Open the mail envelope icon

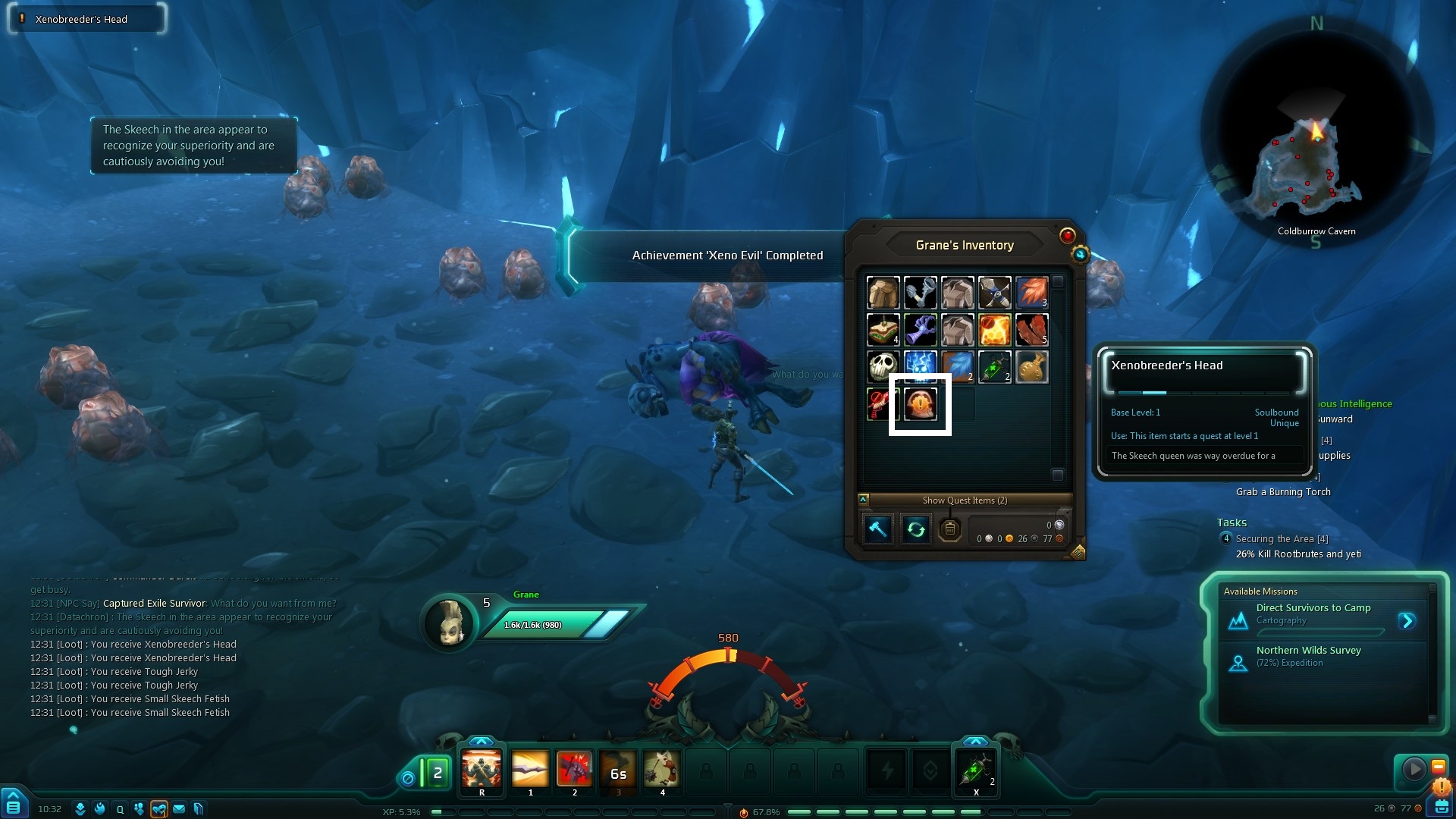pyautogui.click(x=179, y=809)
